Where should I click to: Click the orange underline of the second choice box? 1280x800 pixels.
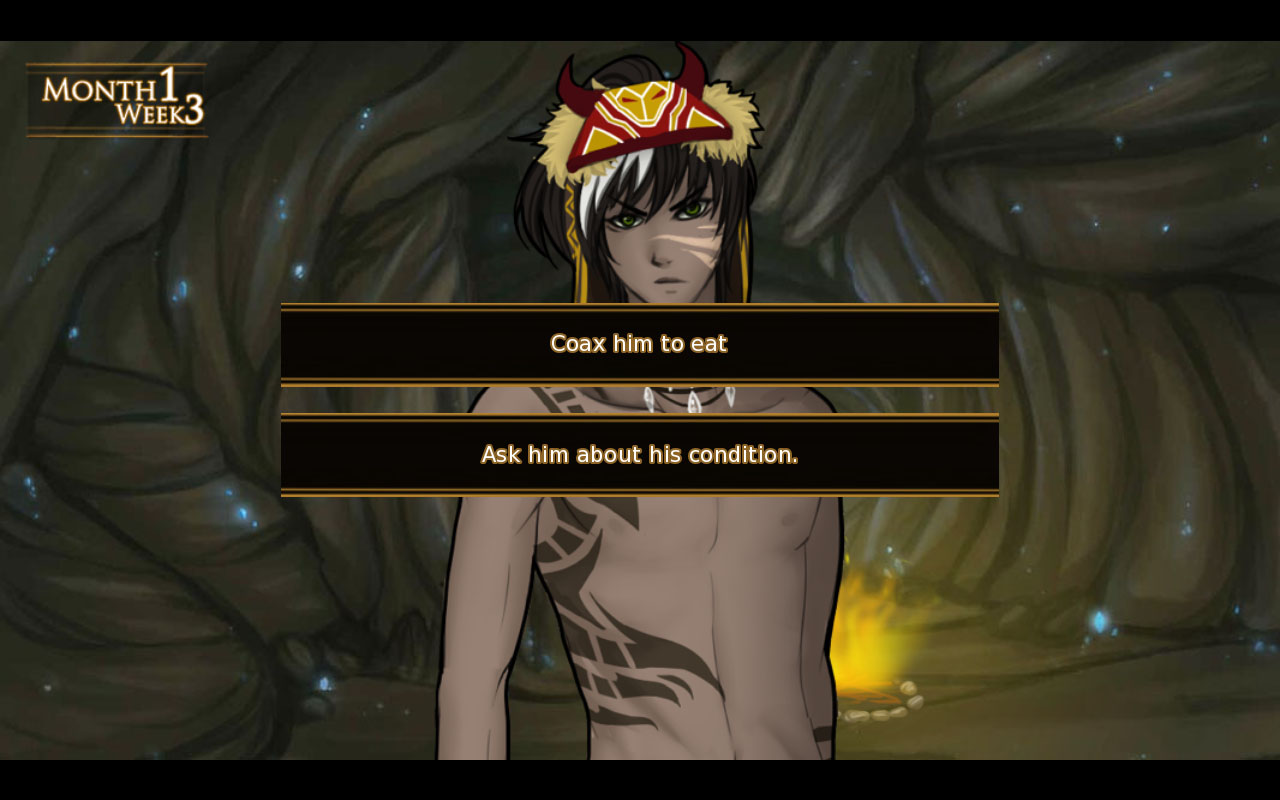pos(639,490)
